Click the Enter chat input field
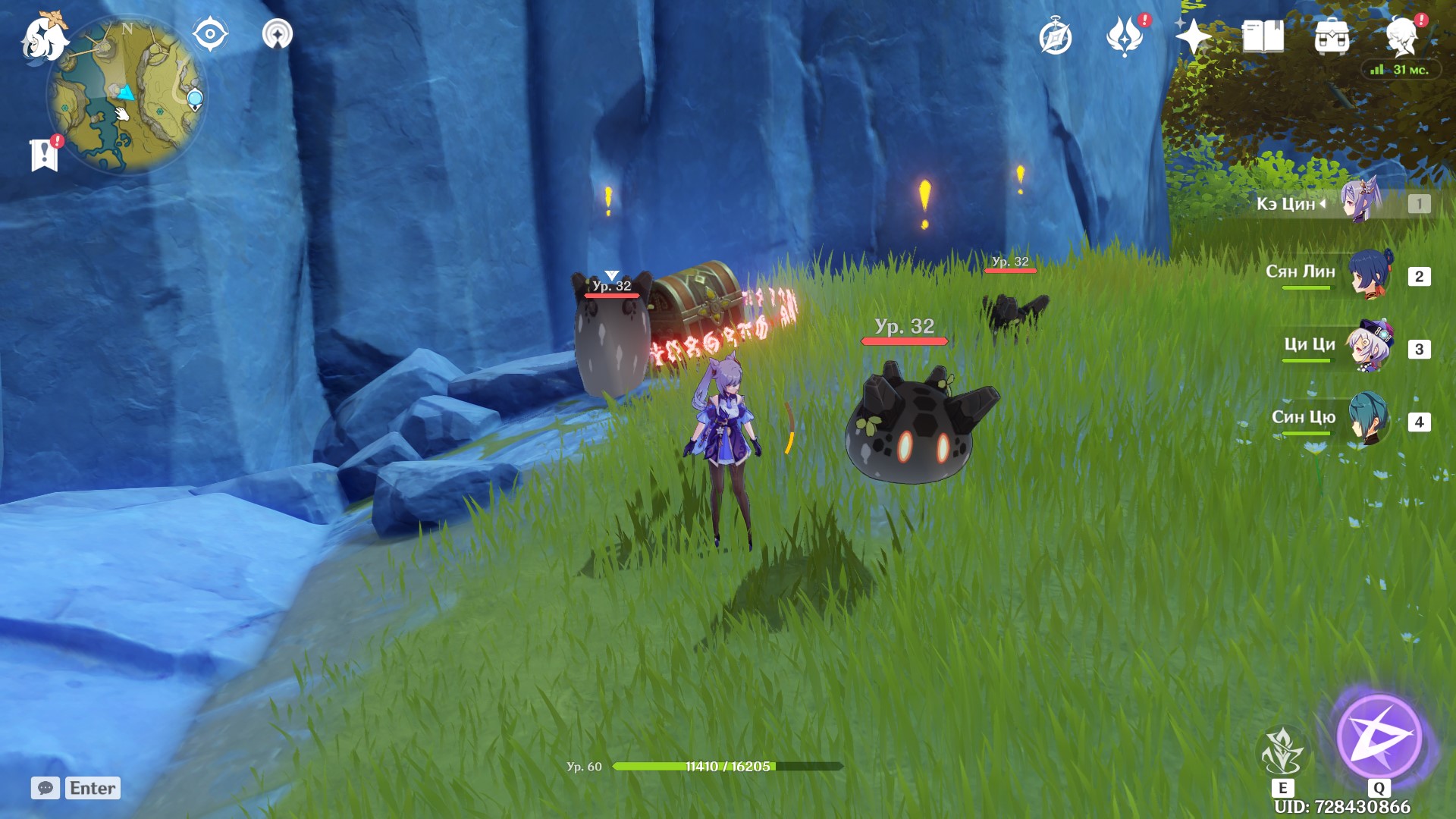 pos(91,788)
